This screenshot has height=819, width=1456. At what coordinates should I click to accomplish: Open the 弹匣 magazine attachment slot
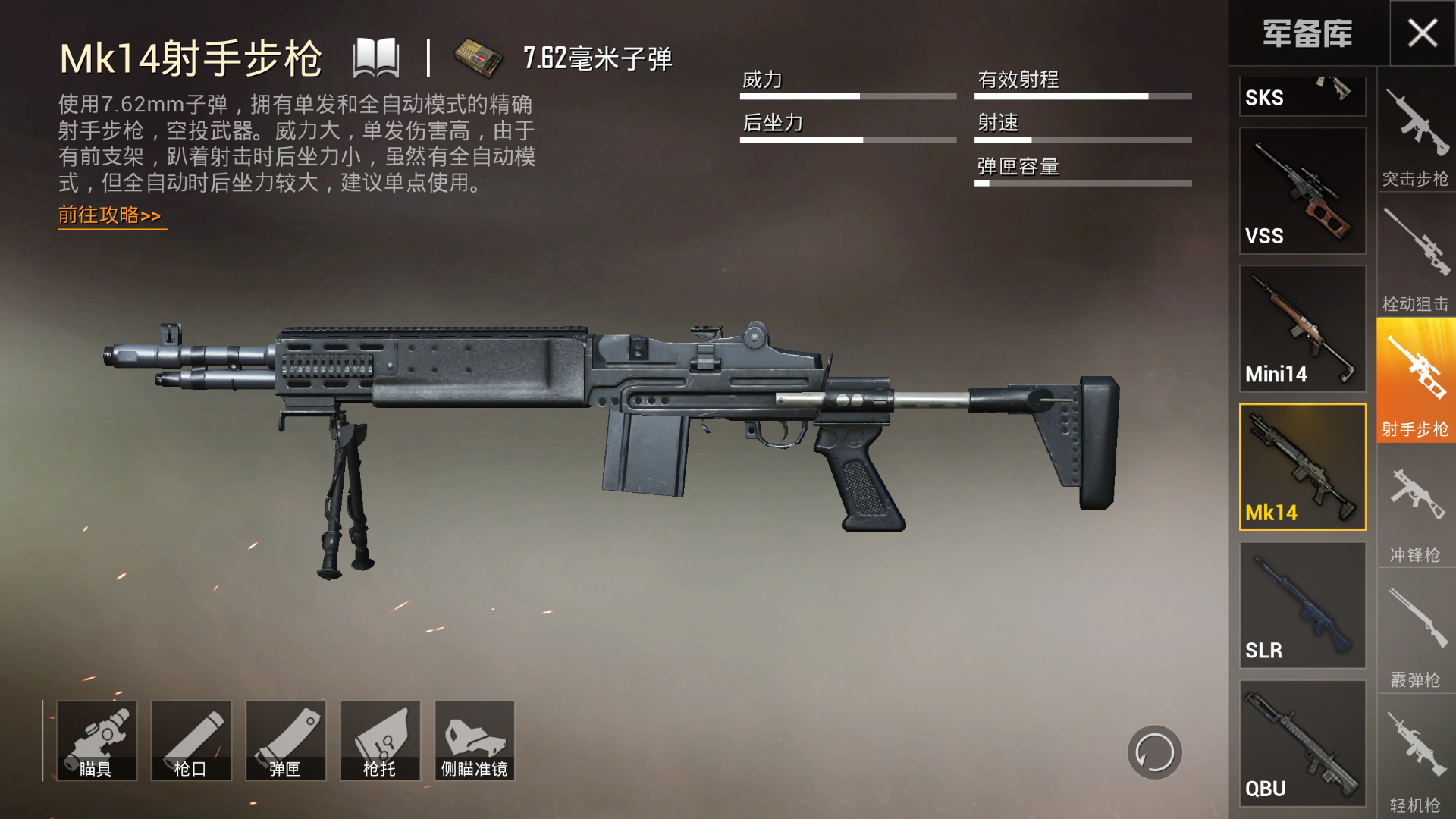pyautogui.click(x=286, y=739)
